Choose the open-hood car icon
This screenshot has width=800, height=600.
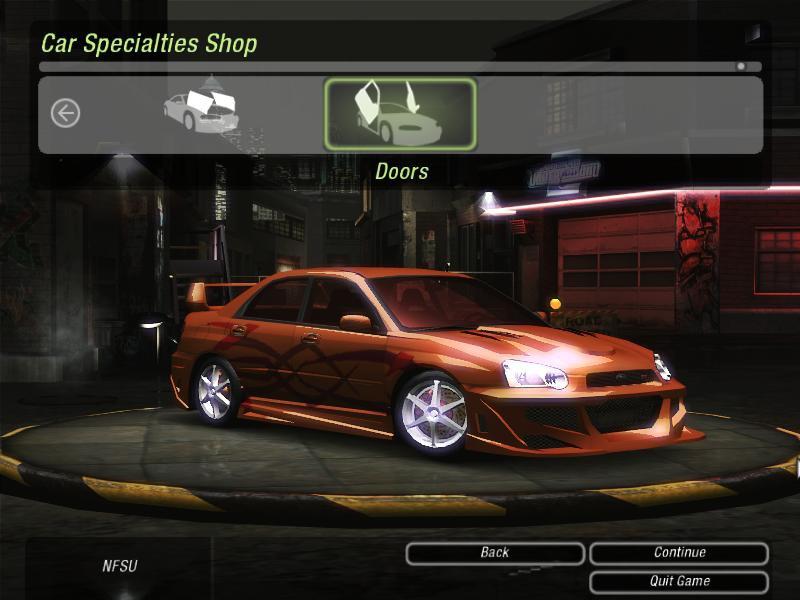click(202, 110)
